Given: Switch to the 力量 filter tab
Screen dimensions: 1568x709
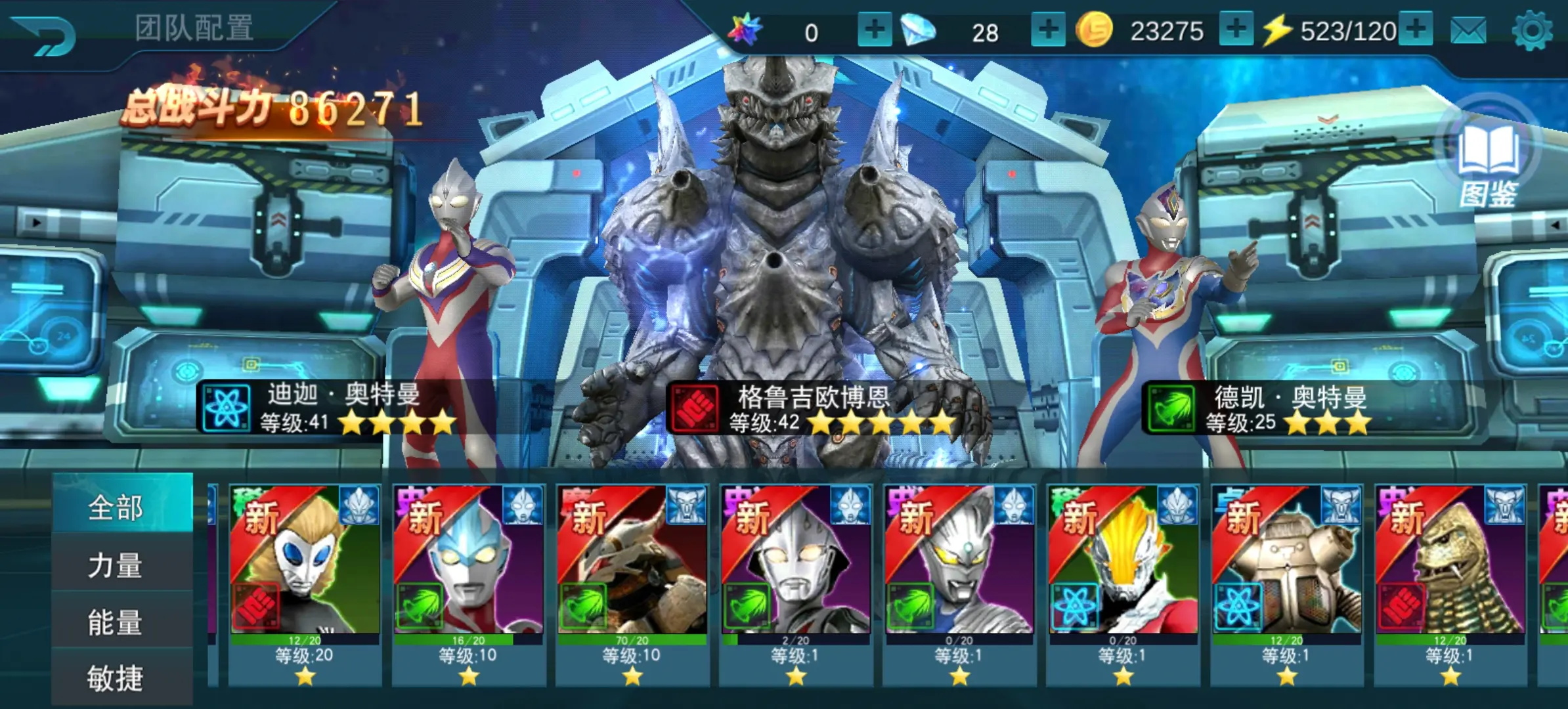Looking at the screenshot, I should click(116, 565).
